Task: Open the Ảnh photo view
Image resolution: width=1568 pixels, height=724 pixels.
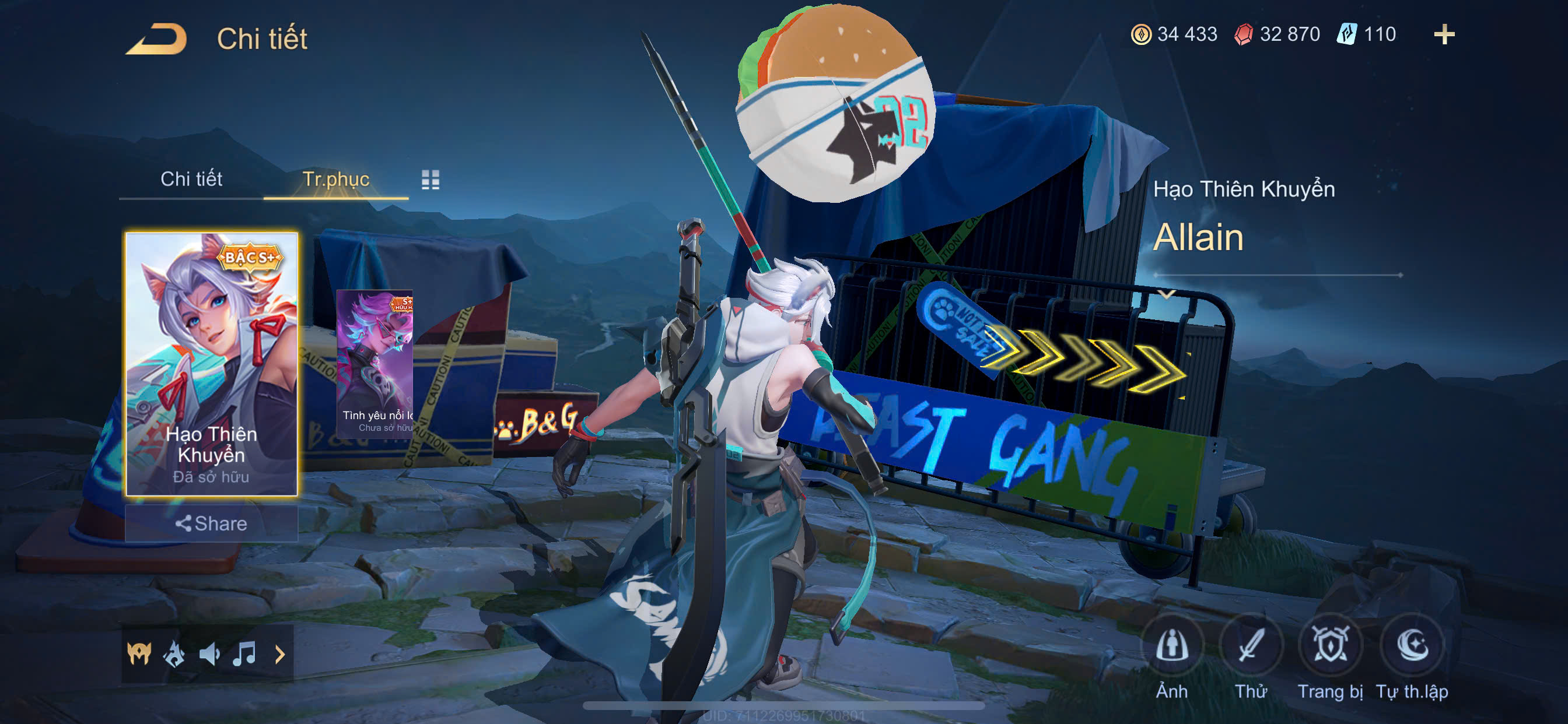Action: pyautogui.click(x=1172, y=645)
